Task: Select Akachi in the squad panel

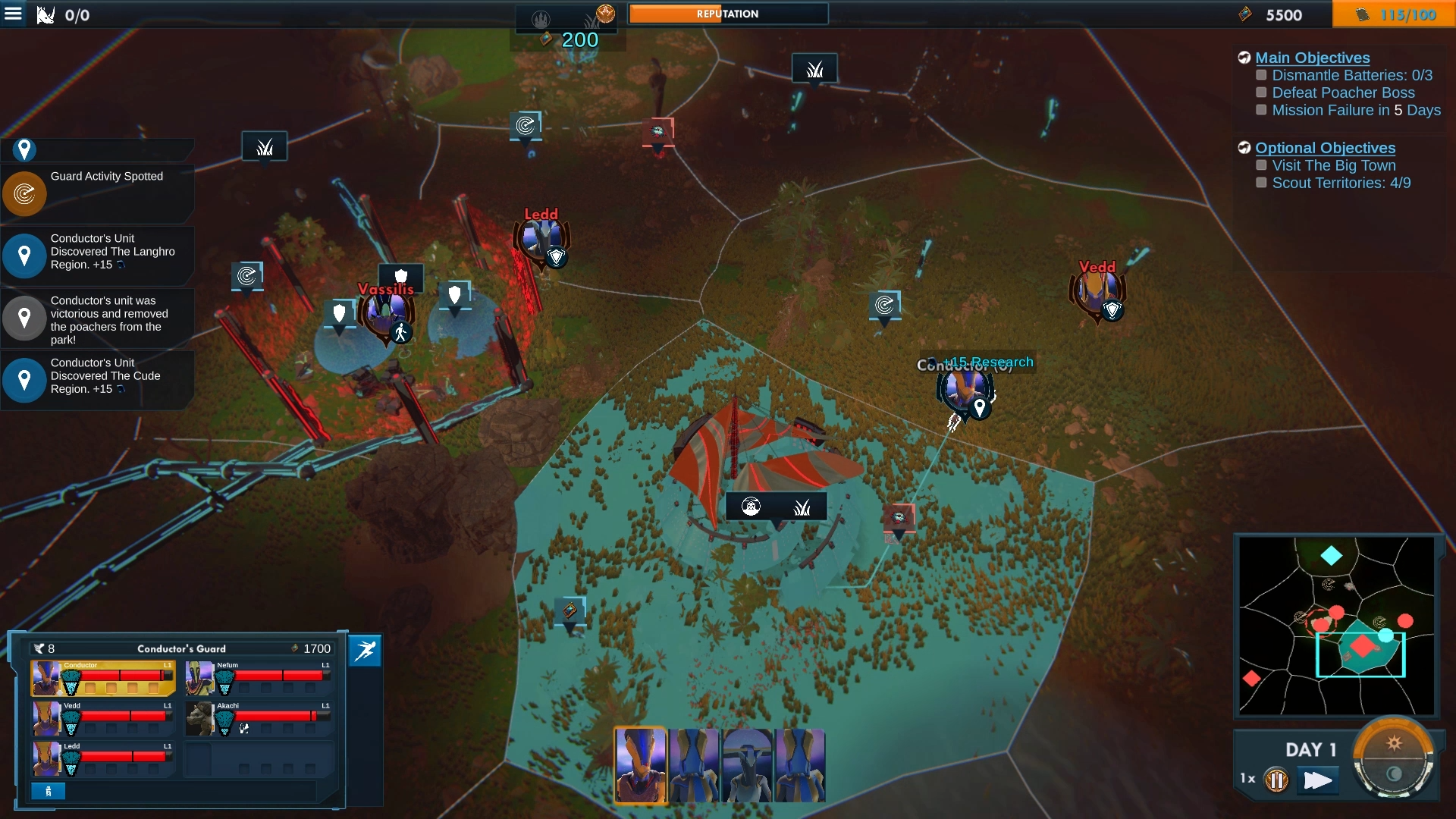Action: click(258, 718)
